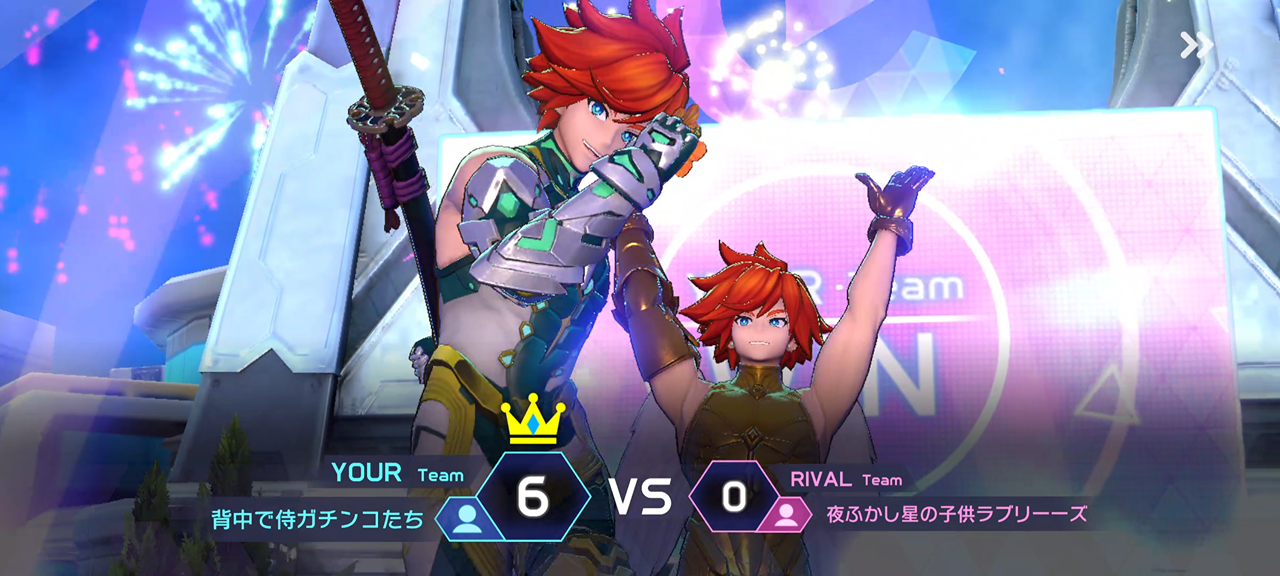Viewport: 1280px width, 576px height.
Task: Skip the victory scene with the double-arrow button
Action: 1196,45
